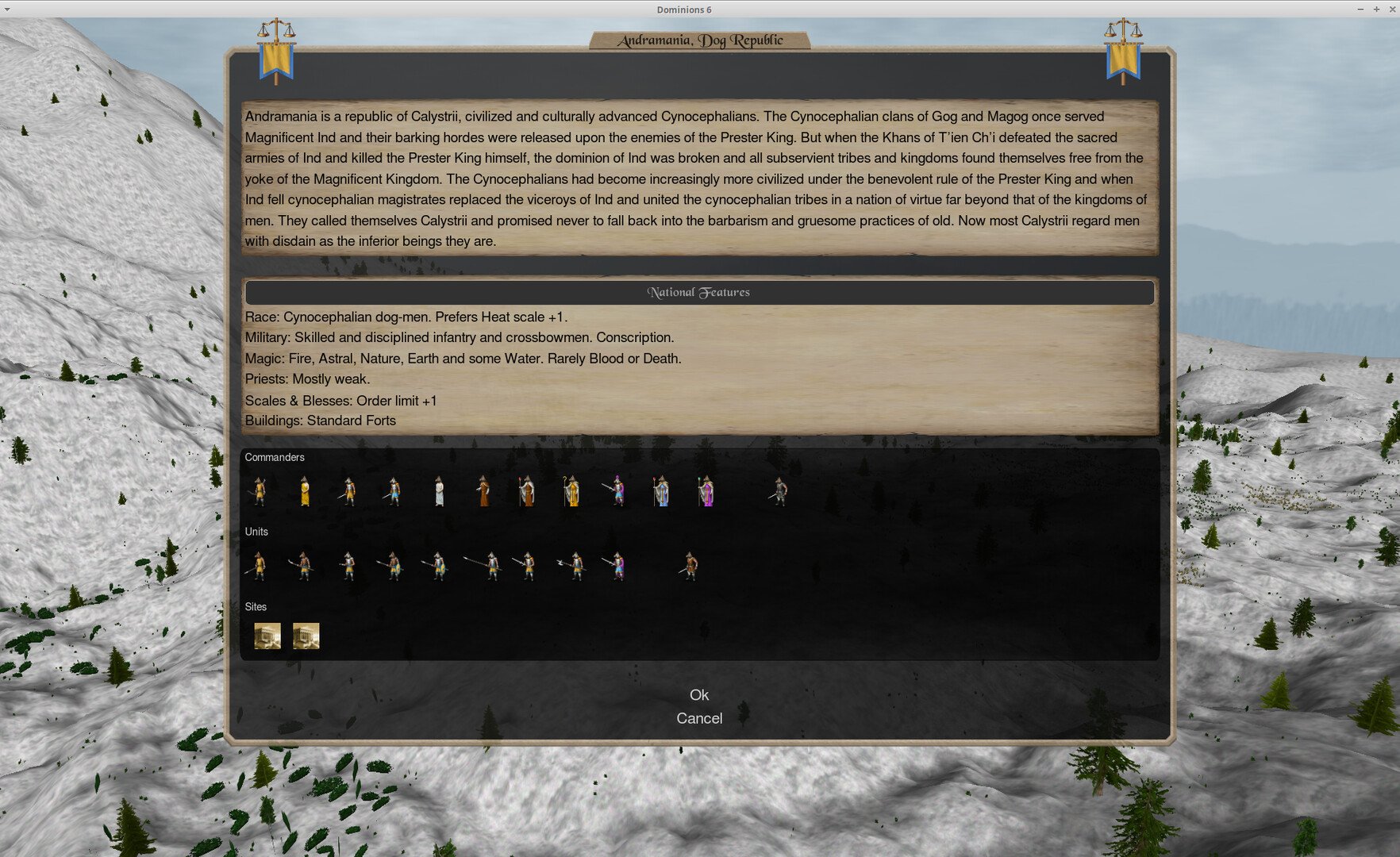Select the yellow-robed commander holding a crook staff
The height and width of the screenshot is (857, 1400).
pos(571,492)
